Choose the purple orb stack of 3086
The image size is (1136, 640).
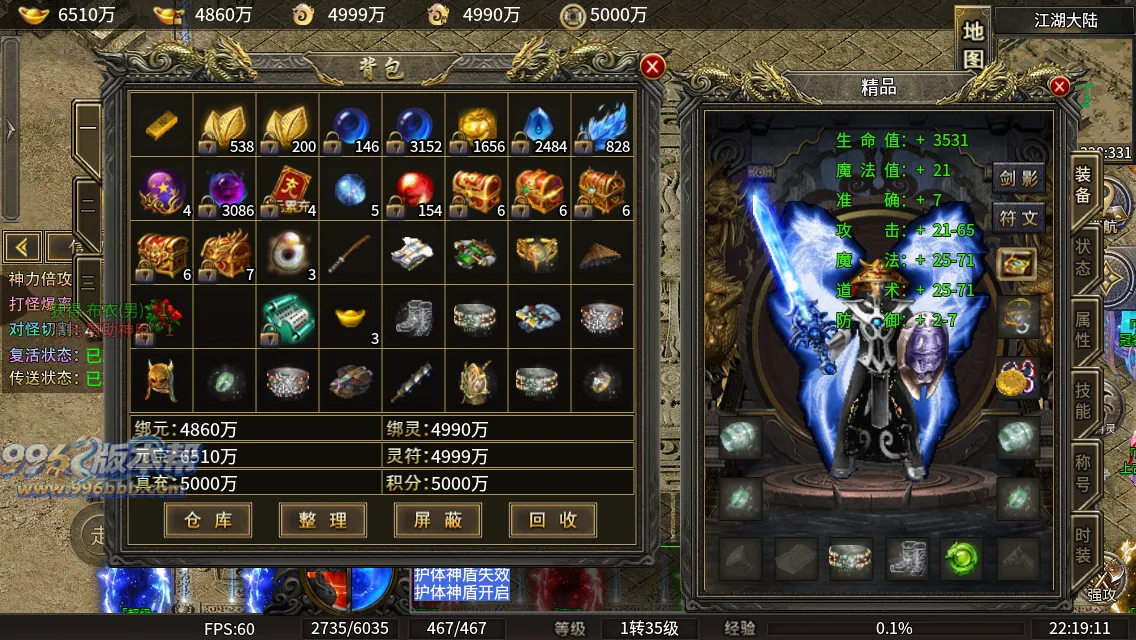click(225, 189)
